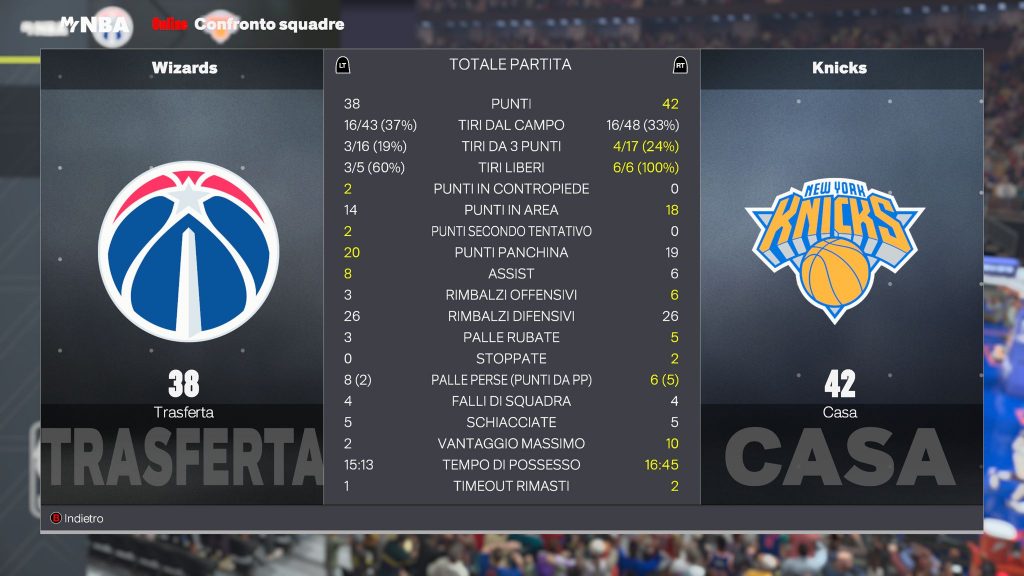Viewport: 1024px width, 576px height.
Task: Select the Totale Partita period header
Action: coord(510,65)
